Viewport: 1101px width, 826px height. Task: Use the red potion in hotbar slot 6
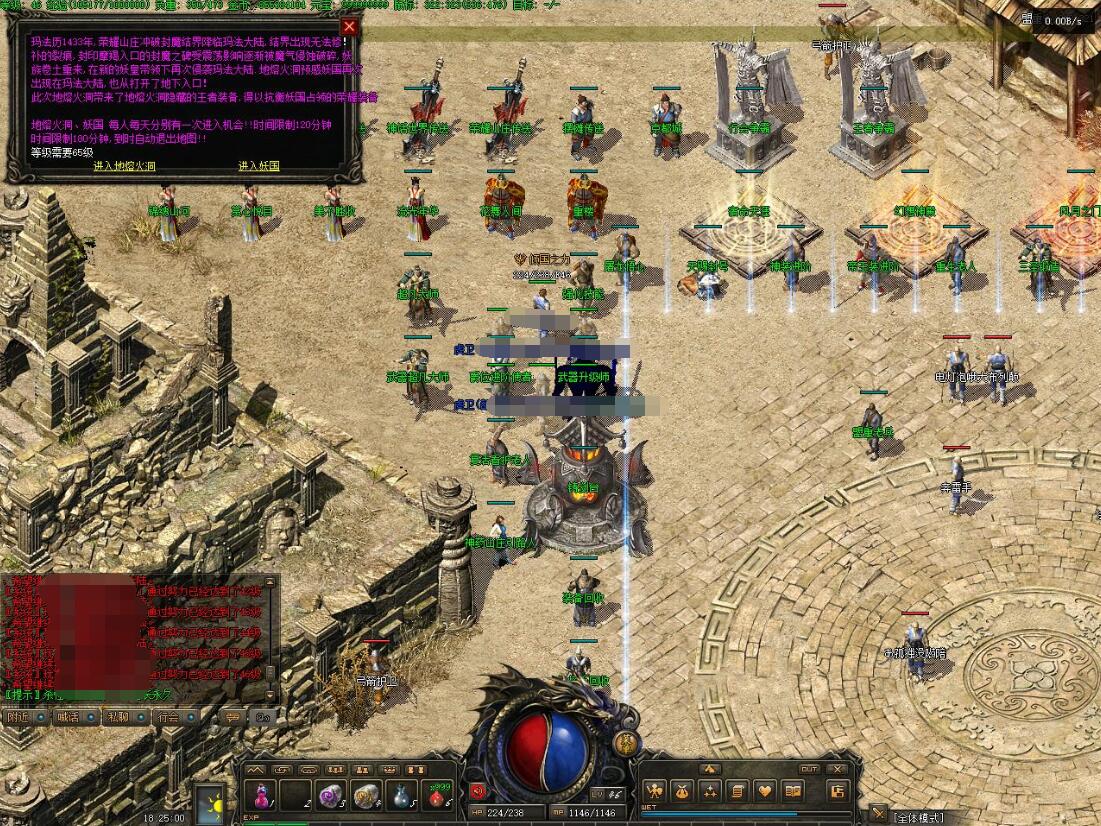point(436,797)
